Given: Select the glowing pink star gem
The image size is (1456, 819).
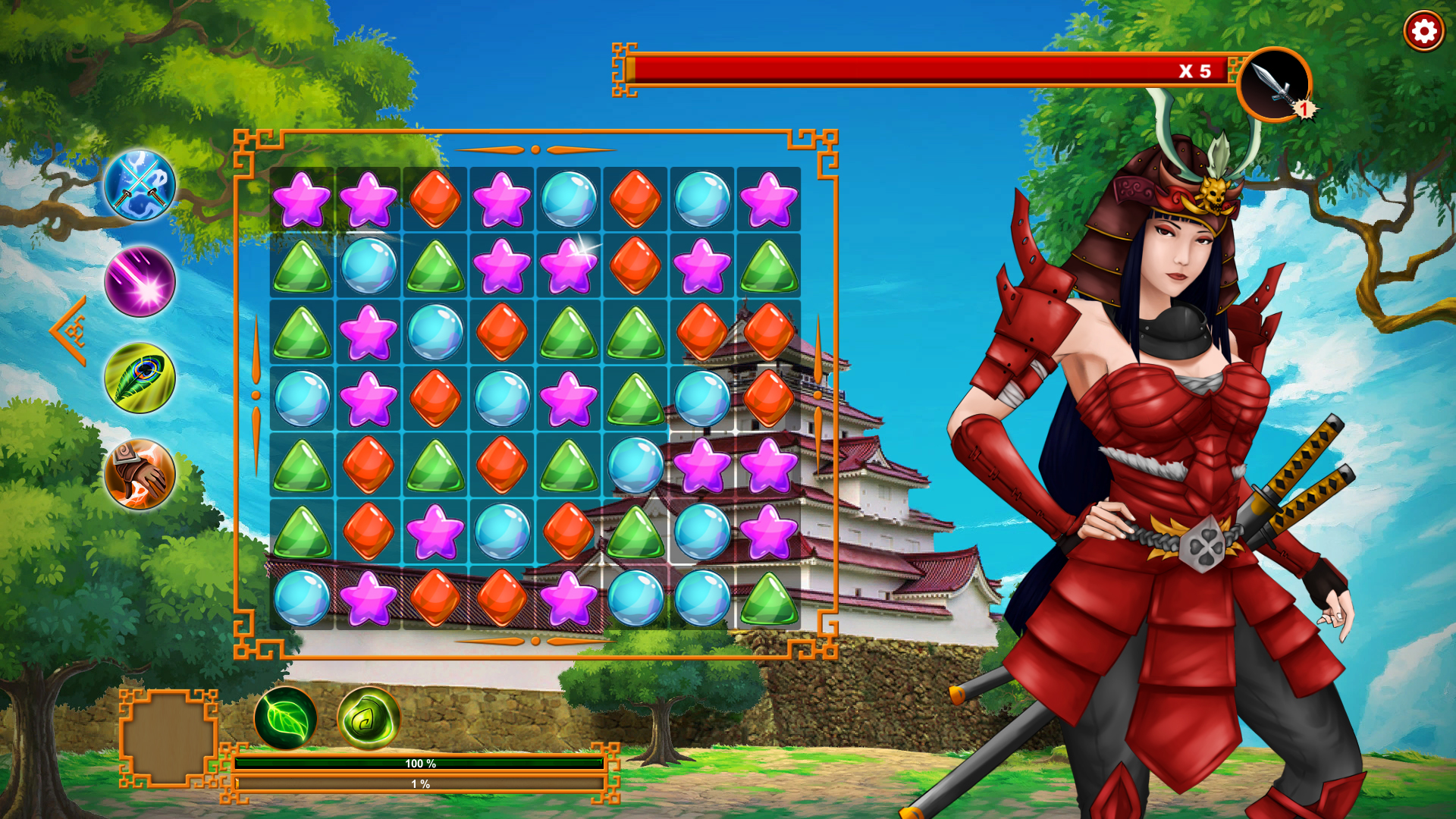Looking at the screenshot, I should coord(570,264).
